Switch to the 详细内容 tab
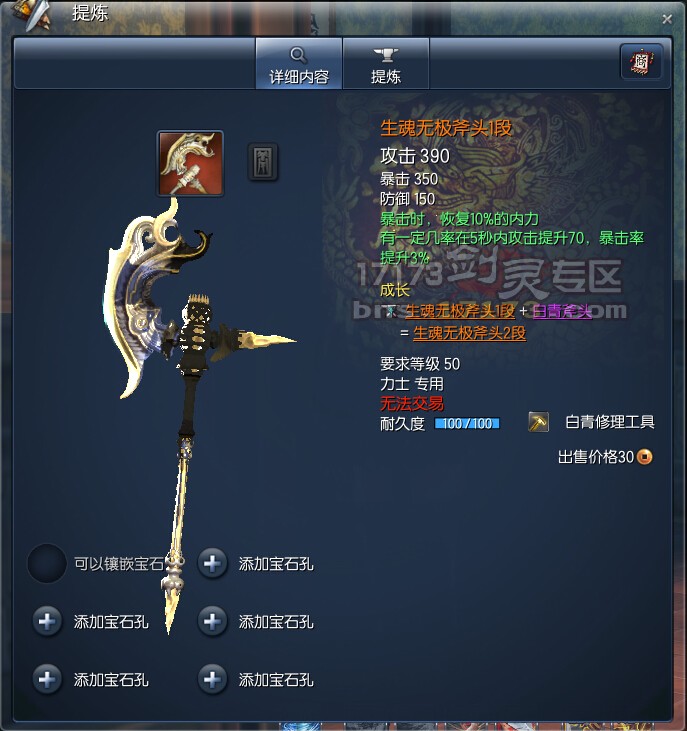687x731 pixels. (x=298, y=63)
